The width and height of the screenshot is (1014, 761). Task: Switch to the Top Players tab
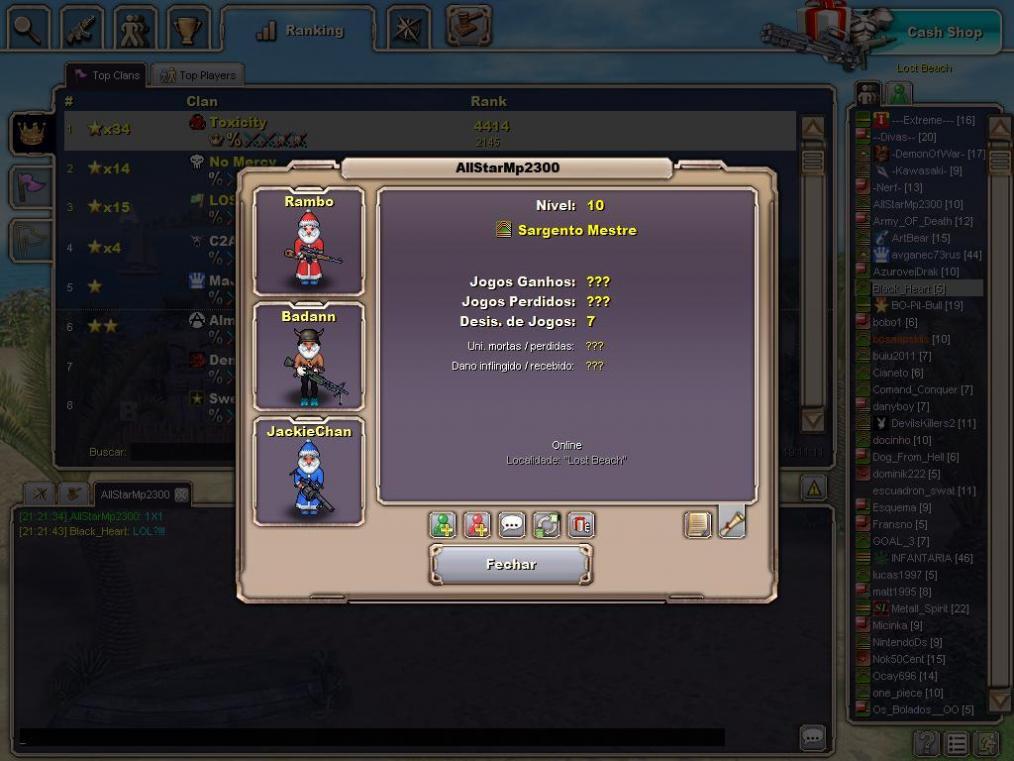coord(198,75)
